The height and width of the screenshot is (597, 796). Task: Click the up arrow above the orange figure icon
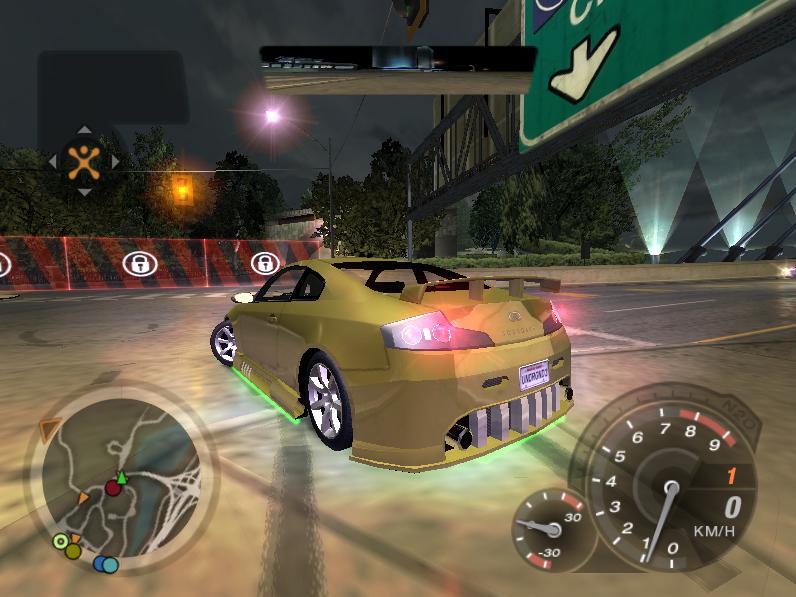tap(83, 130)
